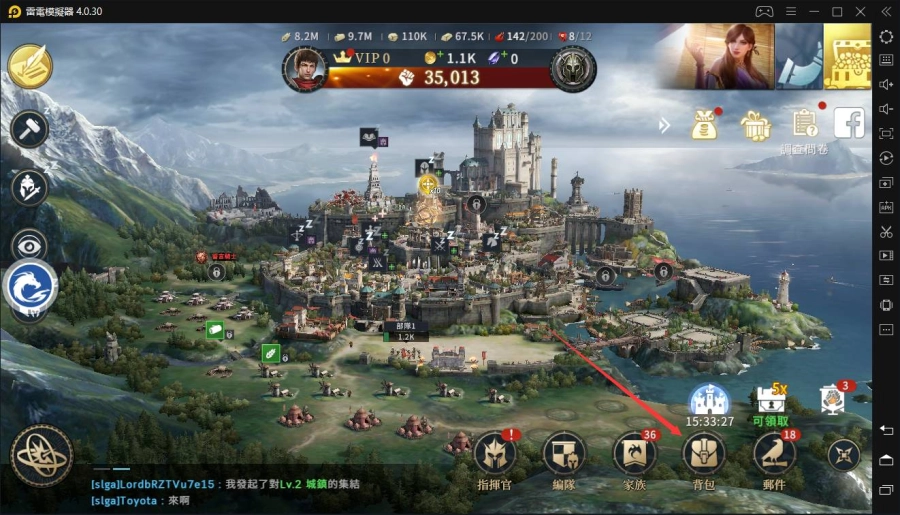Click the gold quill quest button
Viewport: 900px width, 515px height.
tap(30, 66)
